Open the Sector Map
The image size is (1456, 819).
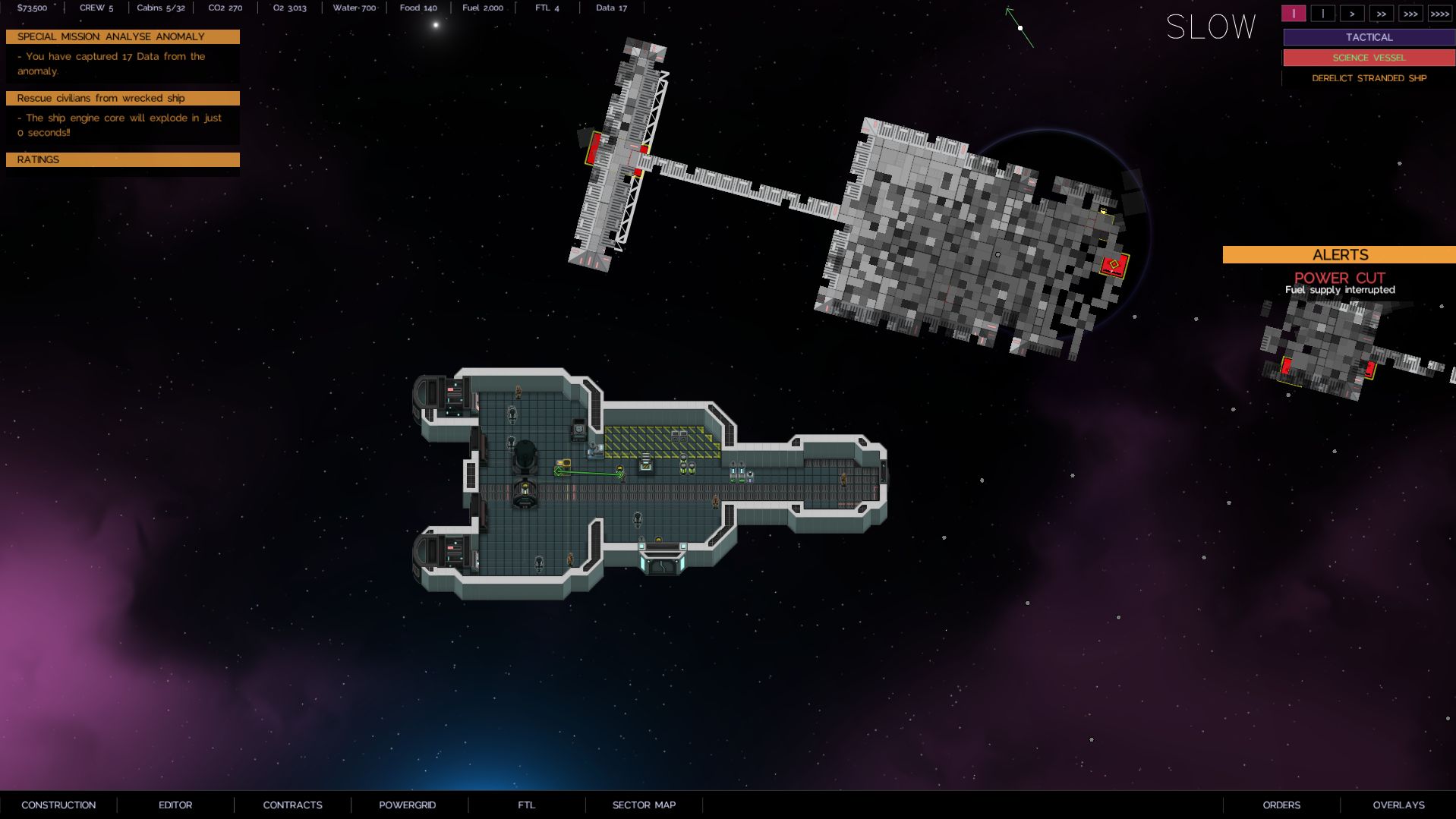point(643,805)
